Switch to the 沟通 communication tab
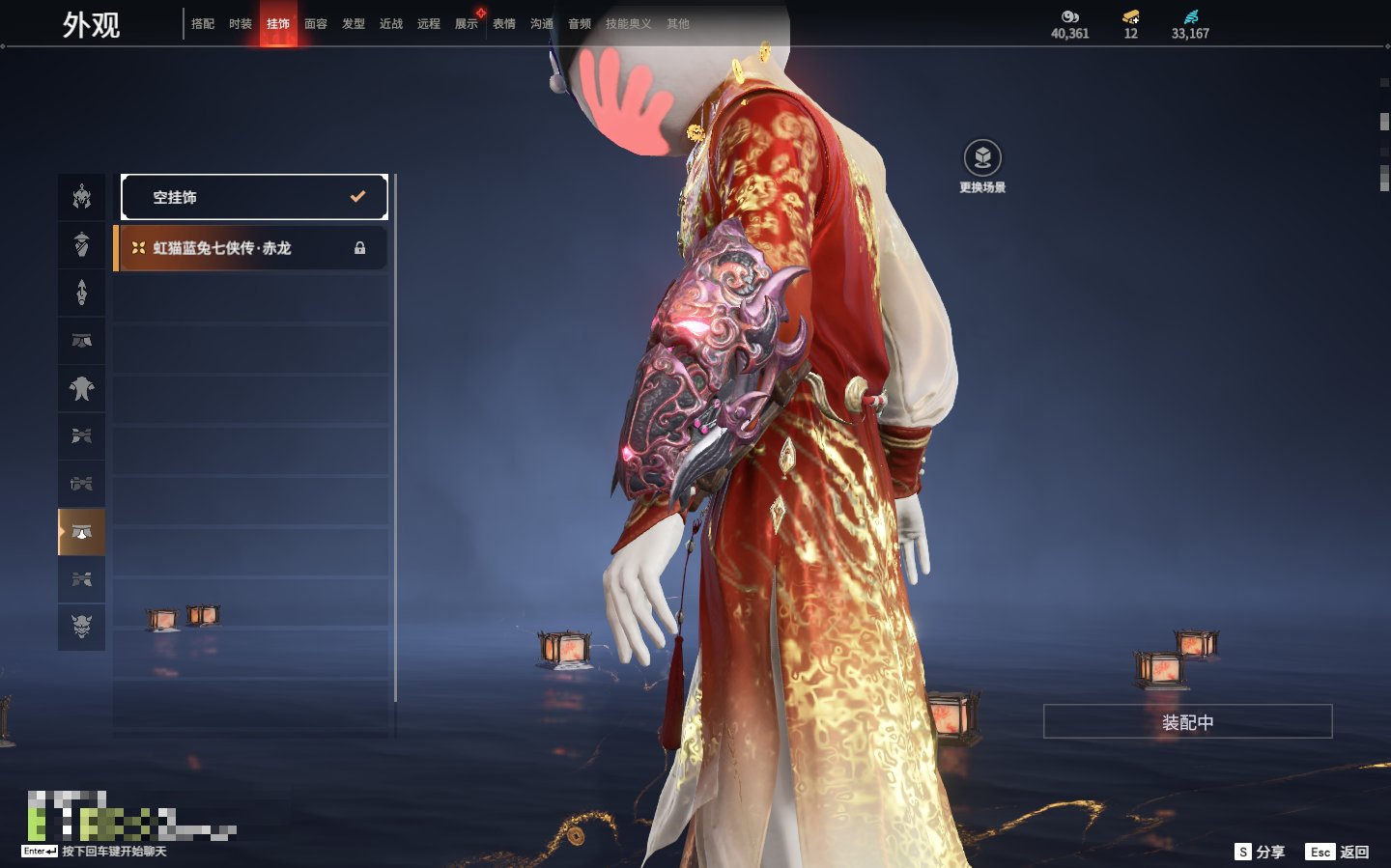 pos(542,24)
